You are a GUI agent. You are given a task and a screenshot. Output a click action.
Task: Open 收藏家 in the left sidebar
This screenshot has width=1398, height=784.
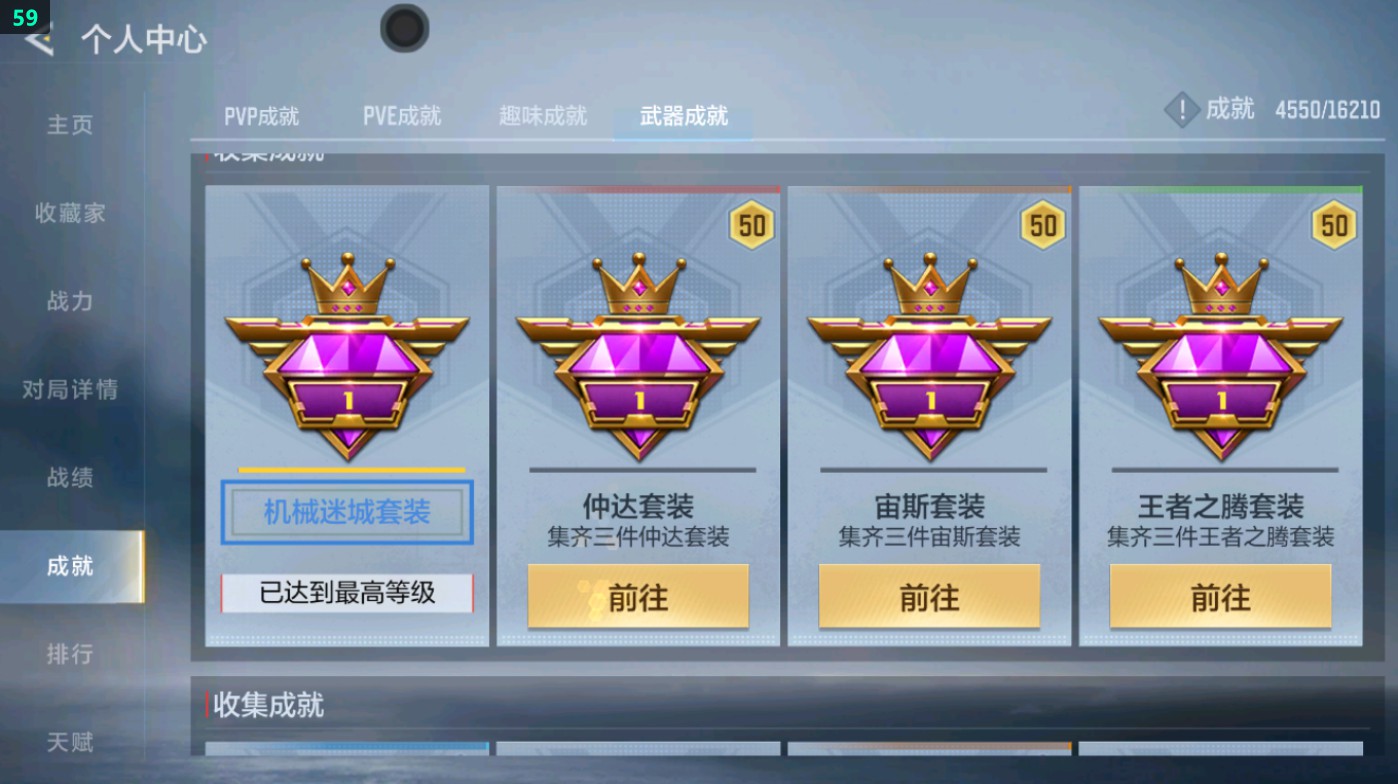tap(68, 213)
